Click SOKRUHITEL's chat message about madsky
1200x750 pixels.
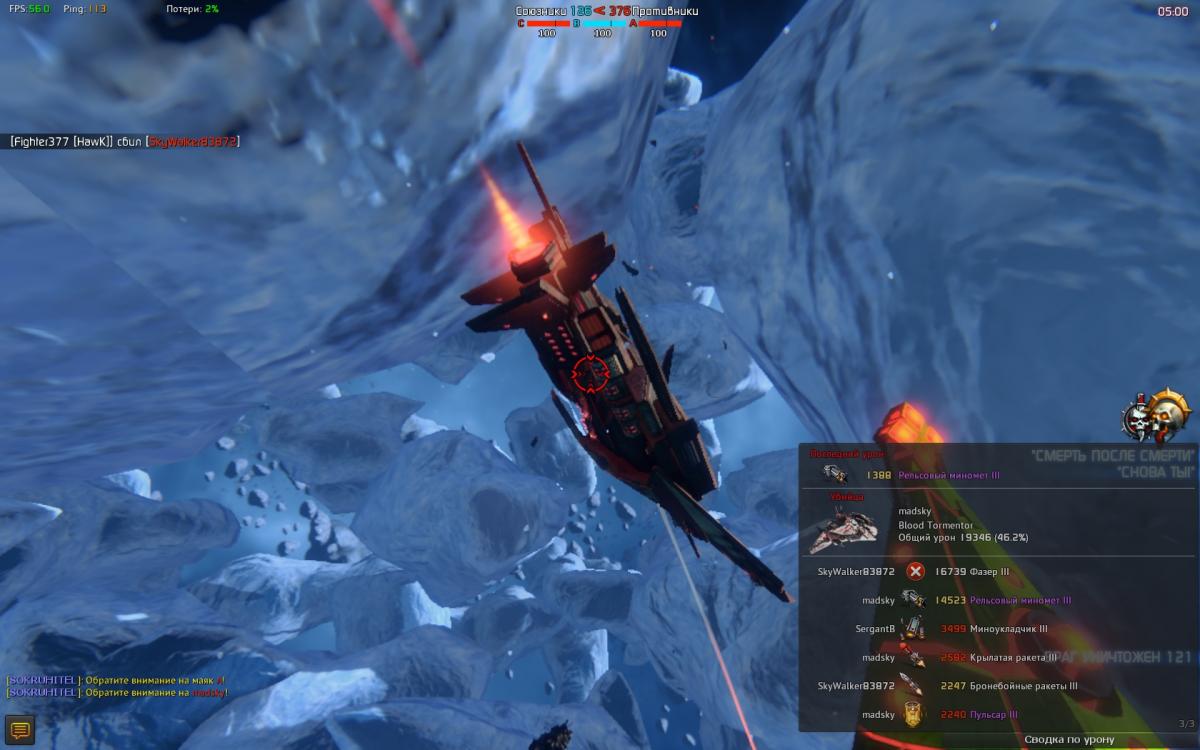coord(117,693)
